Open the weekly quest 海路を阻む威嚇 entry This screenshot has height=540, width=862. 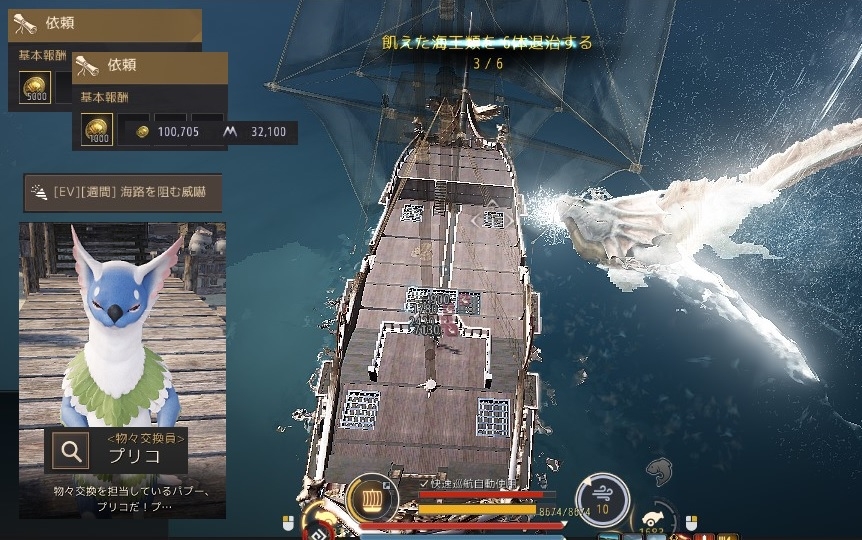[122, 191]
